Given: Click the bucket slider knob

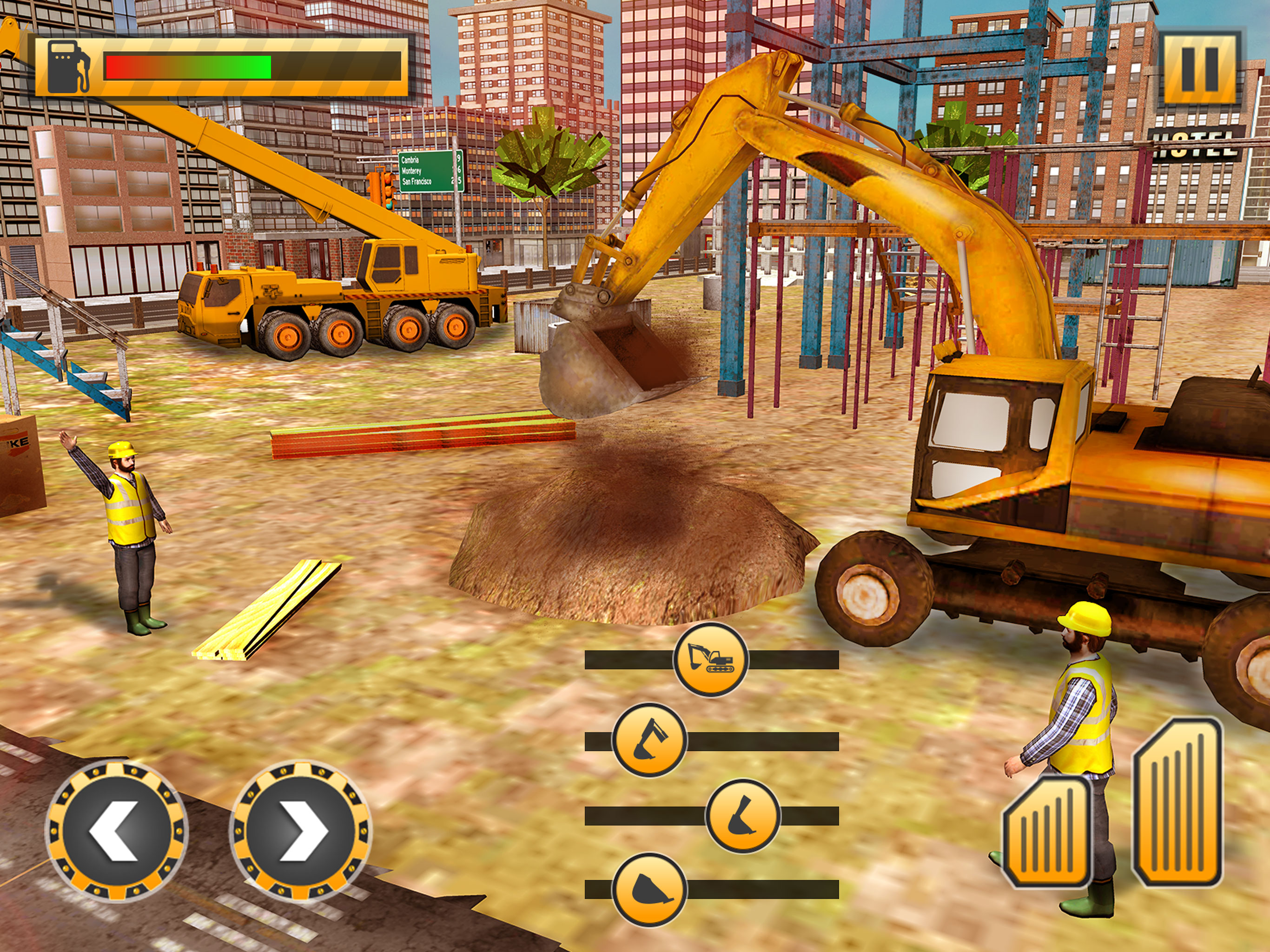Looking at the screenshot, I should click(x=649, y=889).
